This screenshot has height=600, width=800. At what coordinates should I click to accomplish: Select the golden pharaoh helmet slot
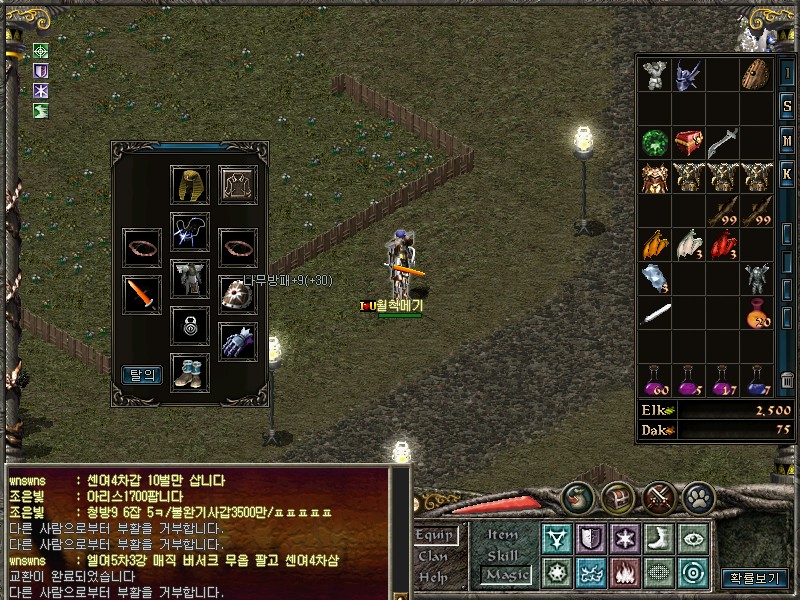click(189, 185)
